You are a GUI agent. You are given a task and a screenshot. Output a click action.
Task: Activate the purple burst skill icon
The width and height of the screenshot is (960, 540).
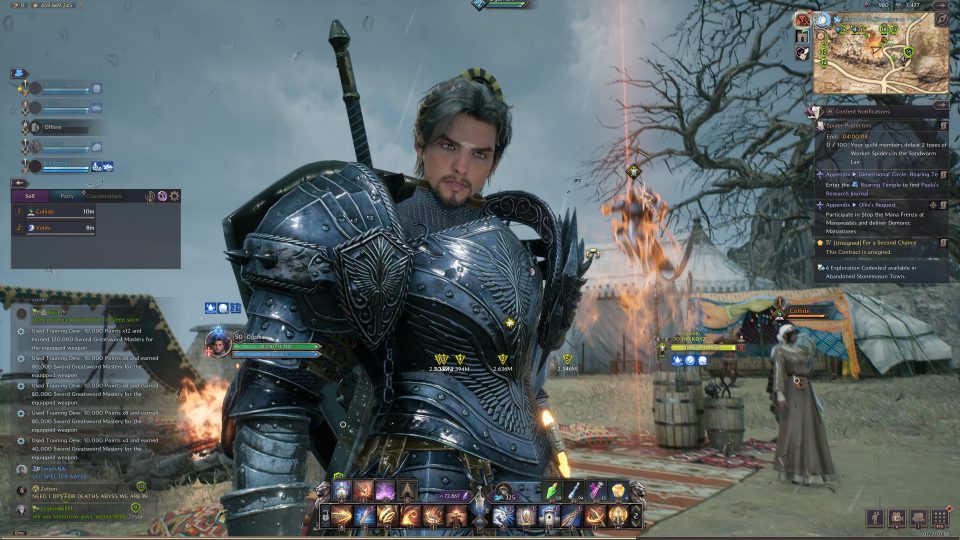point(385,490)
